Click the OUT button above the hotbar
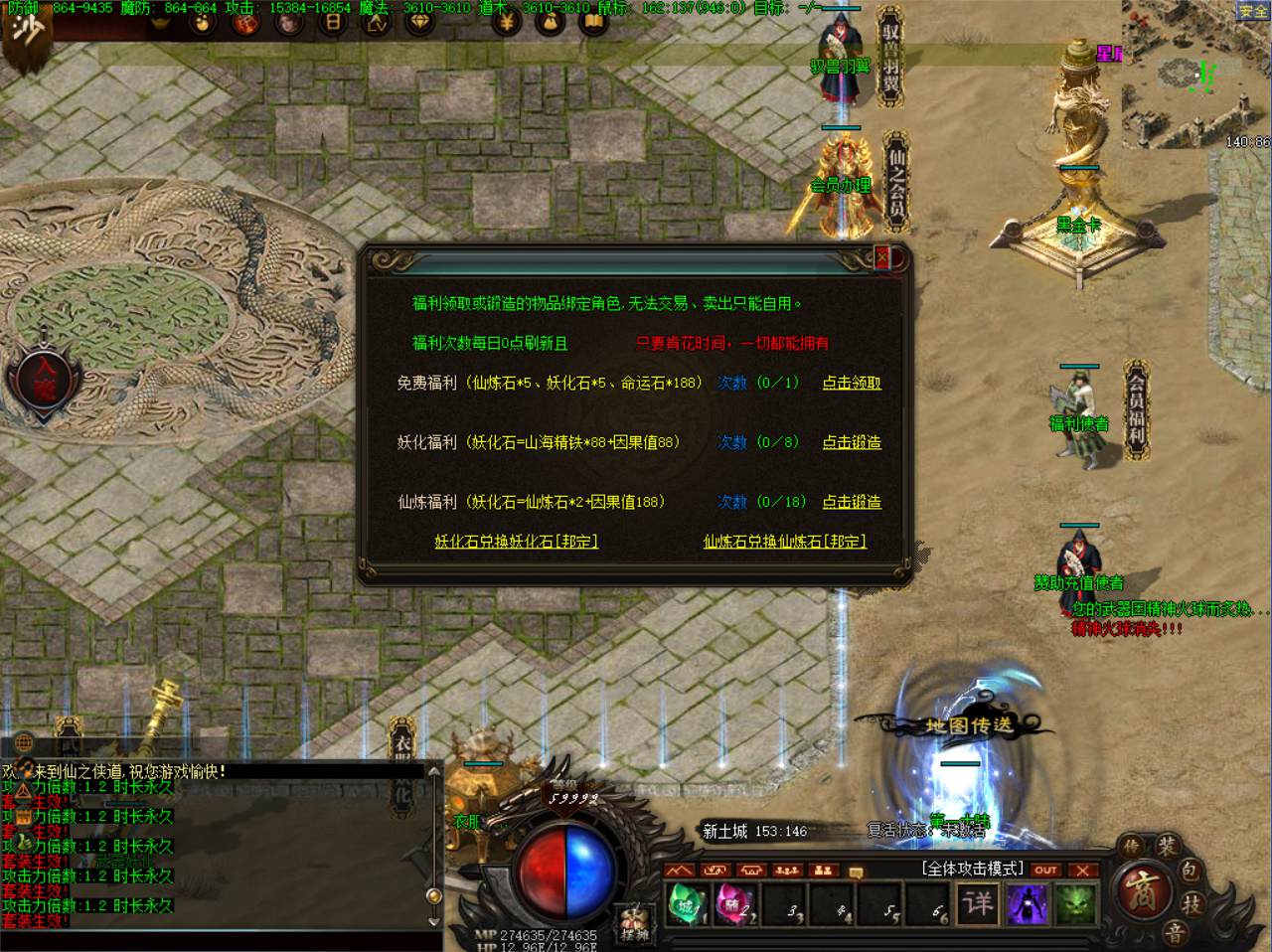The width and height of the screenshot is (1272, 952). [x=1045, y=870]
